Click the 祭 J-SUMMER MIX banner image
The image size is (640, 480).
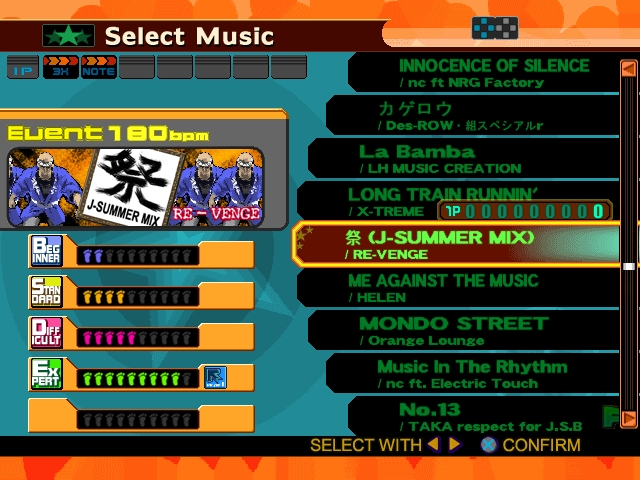click(135, 187)
